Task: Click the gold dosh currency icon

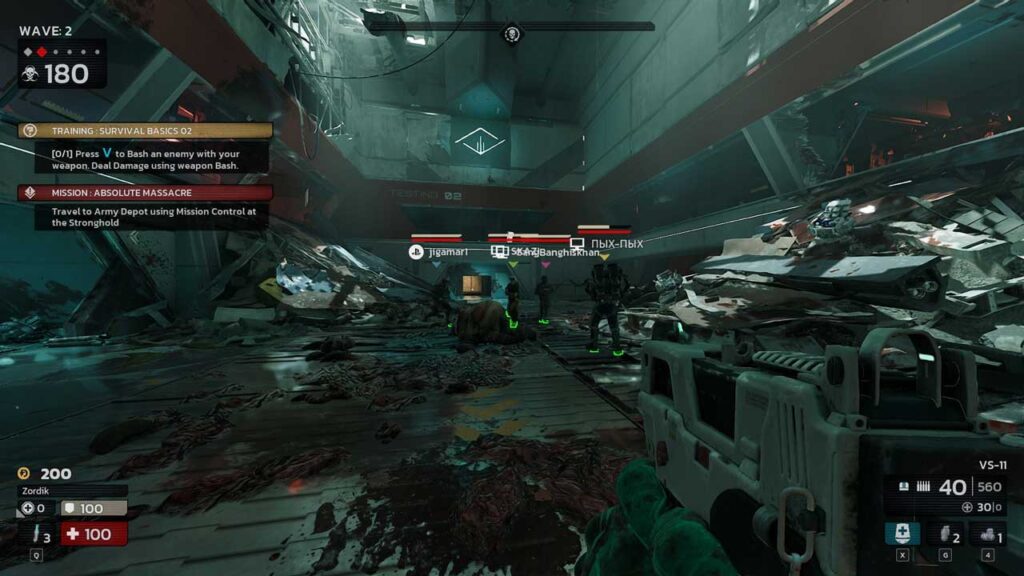Action: [x=24, y=473]
